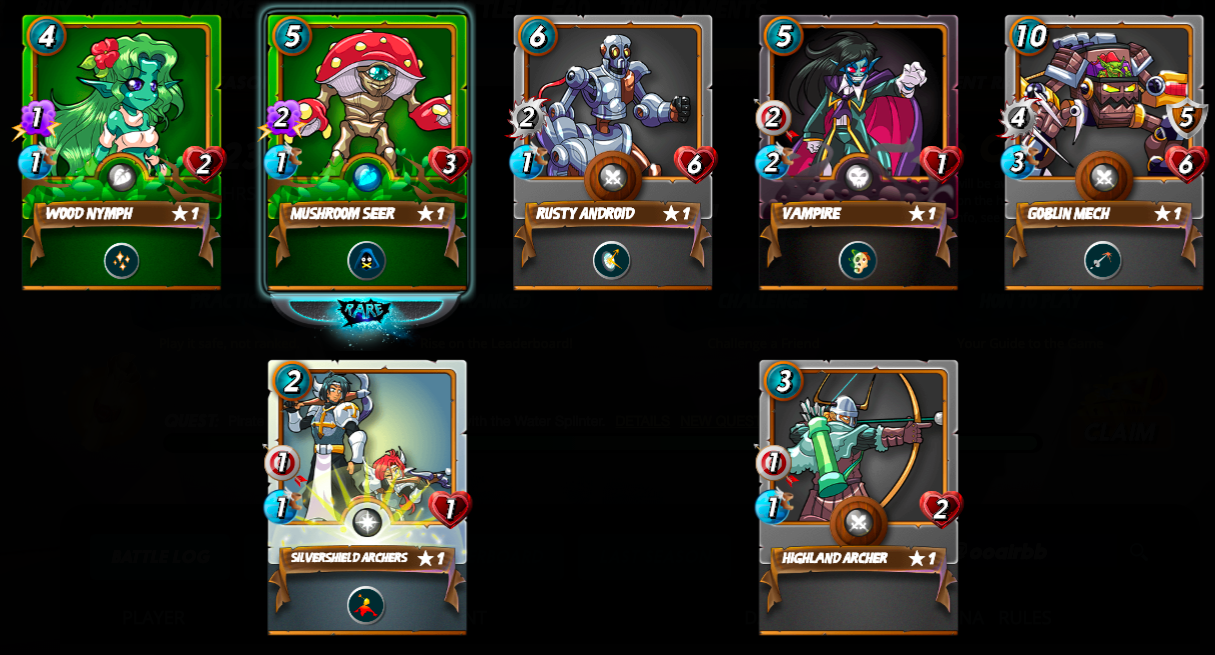Screen dimensions: 1215x655
Task: Inspect Rusty Android's shield ability icon
Action: pyautogui.click(x=611, y=261)
